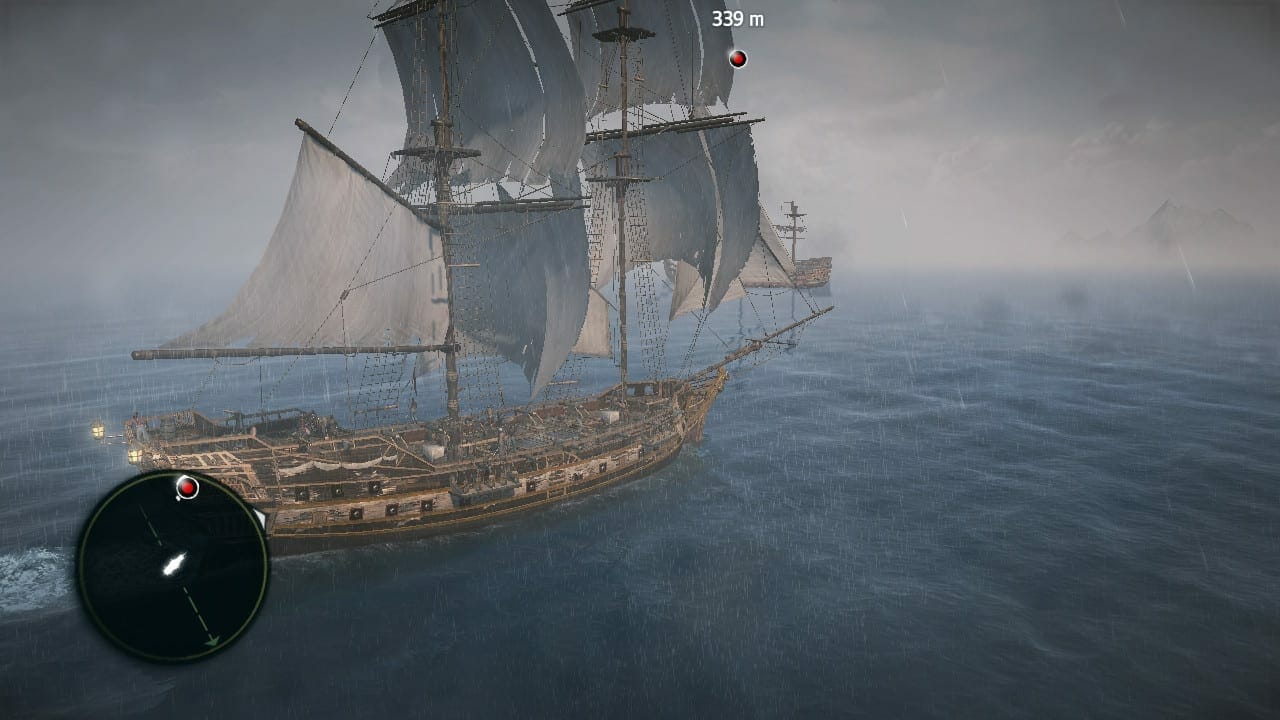Click the white ship icon on minimap
1280x720 pixels.
click(x=174, y=564)
